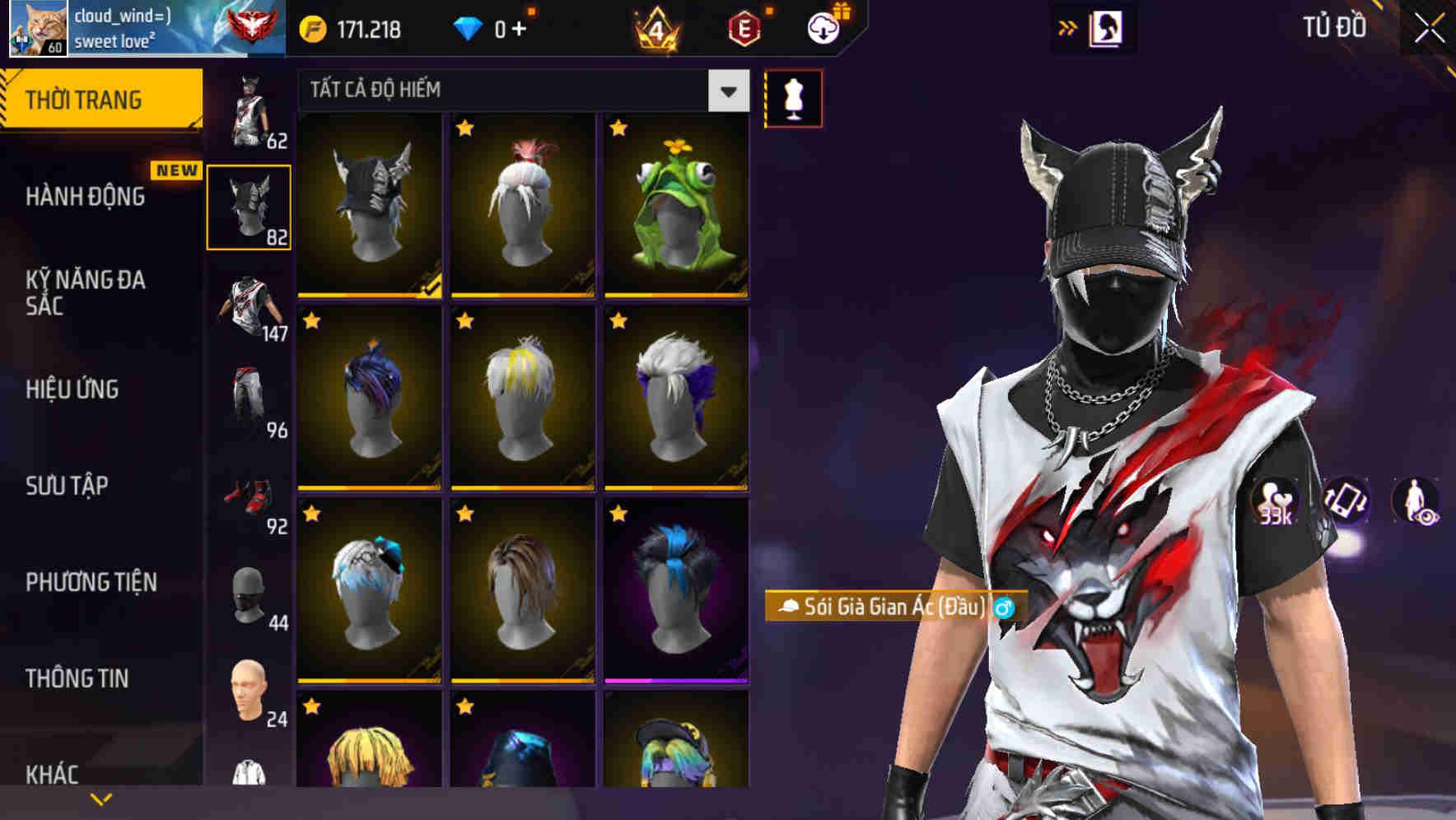This screenshot has height=820, width=1456.
Task: Open the TẤT CẢ ĐỘ HIẾM rarity dropdown
Action: pyautogui.click(x=519, y=91)
